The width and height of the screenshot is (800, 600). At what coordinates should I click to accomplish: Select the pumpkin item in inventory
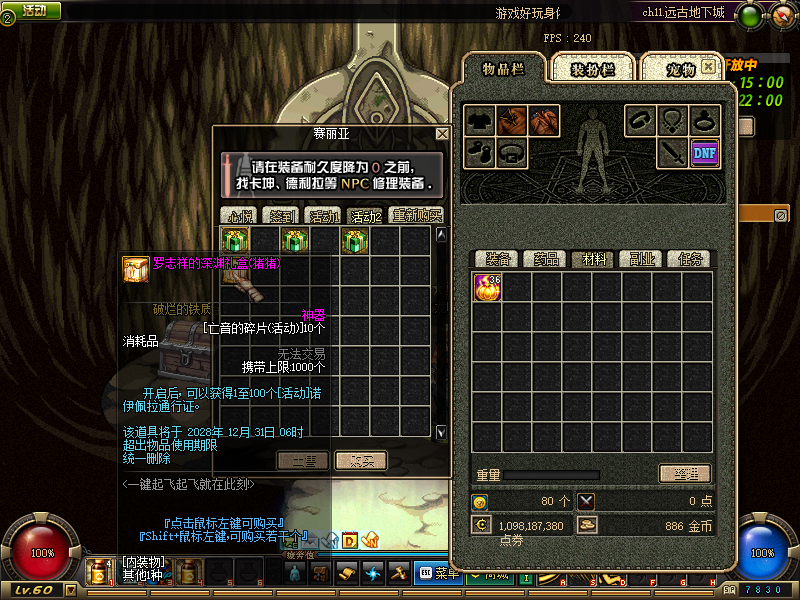click(x=488, y=287)
